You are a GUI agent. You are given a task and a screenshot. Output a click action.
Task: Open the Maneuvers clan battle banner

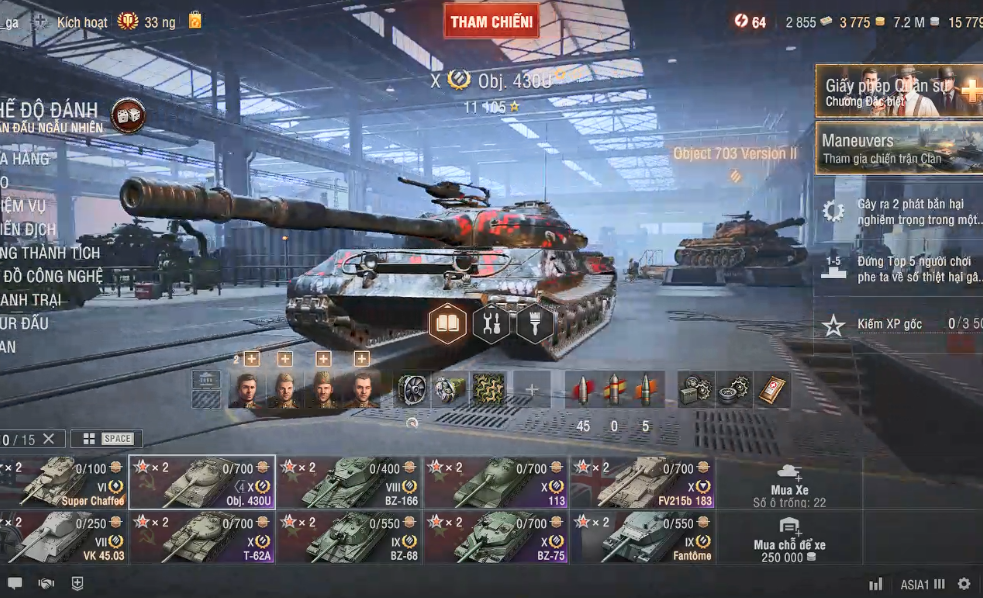click(898, 148)
